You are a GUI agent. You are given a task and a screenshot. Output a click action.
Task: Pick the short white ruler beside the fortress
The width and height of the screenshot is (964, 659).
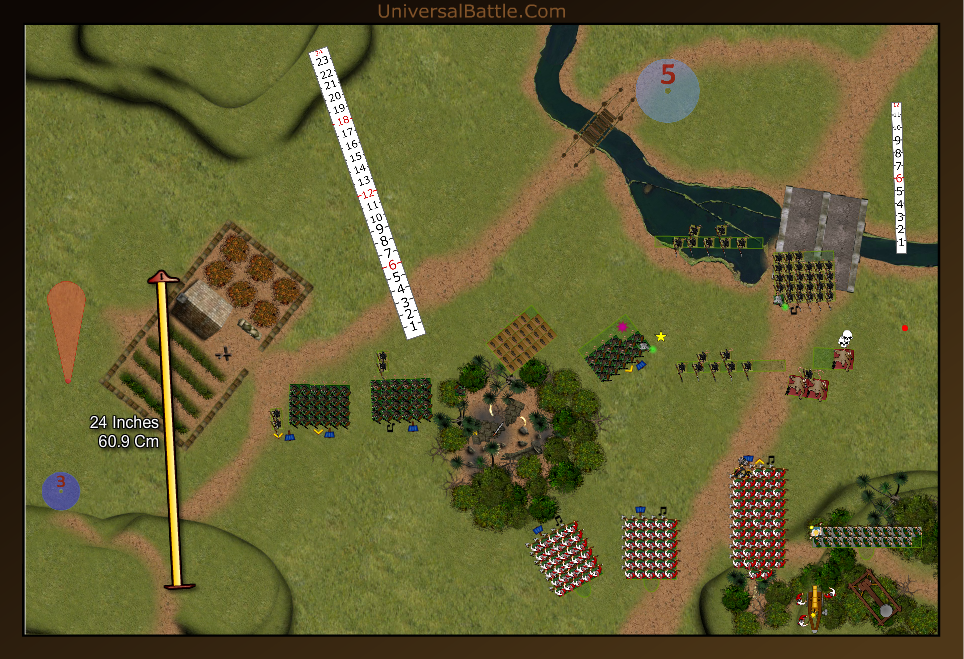point(899,178)
